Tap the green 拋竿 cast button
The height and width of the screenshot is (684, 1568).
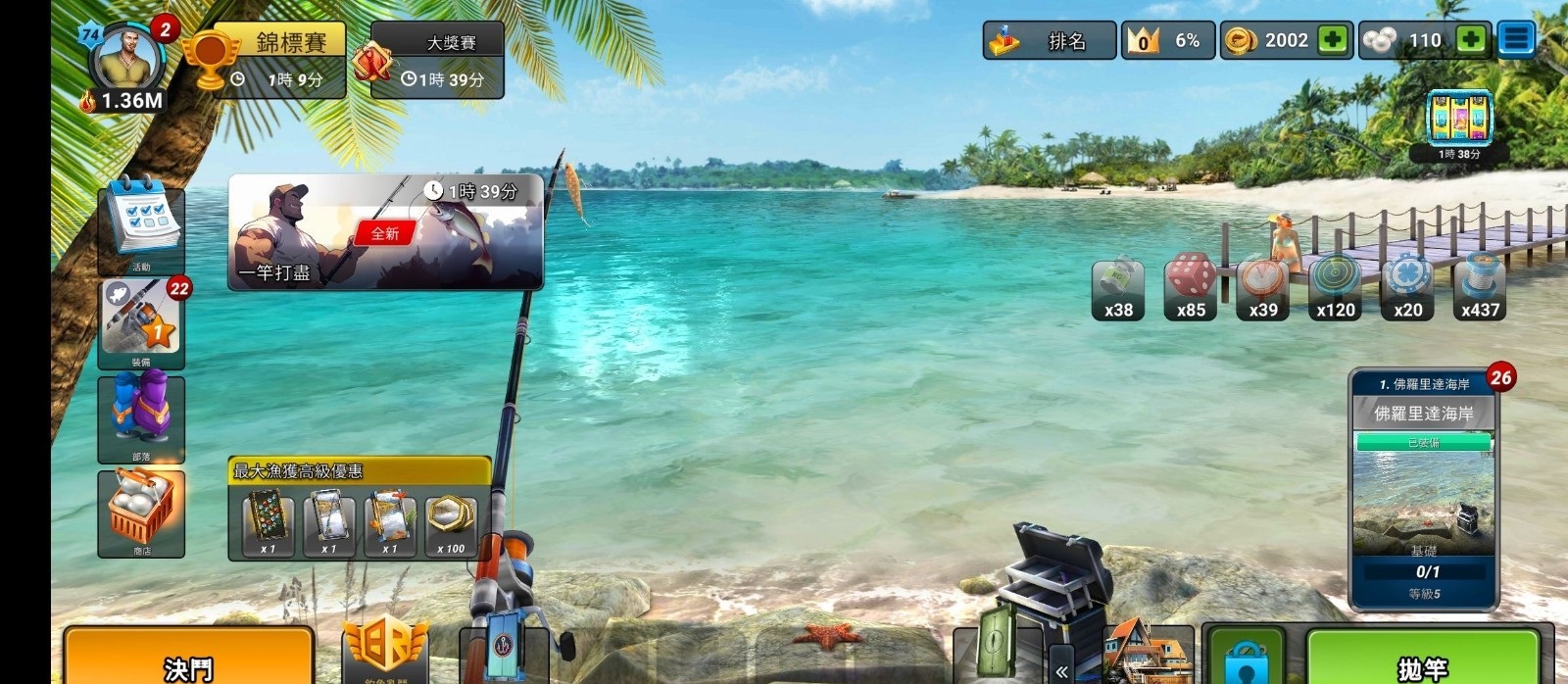[x=1422, y=659]
